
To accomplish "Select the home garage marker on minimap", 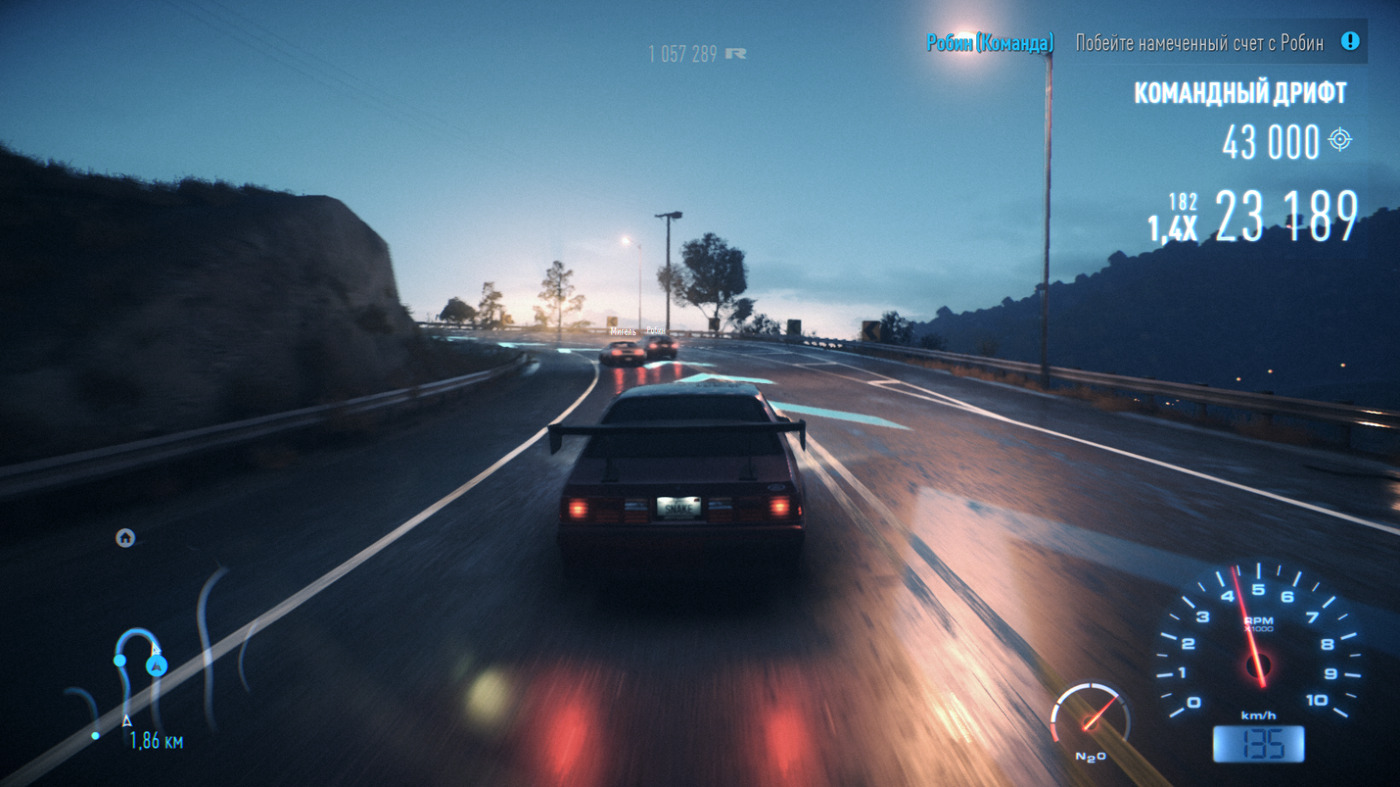I will pyautogui.click(x=125, y=538).
